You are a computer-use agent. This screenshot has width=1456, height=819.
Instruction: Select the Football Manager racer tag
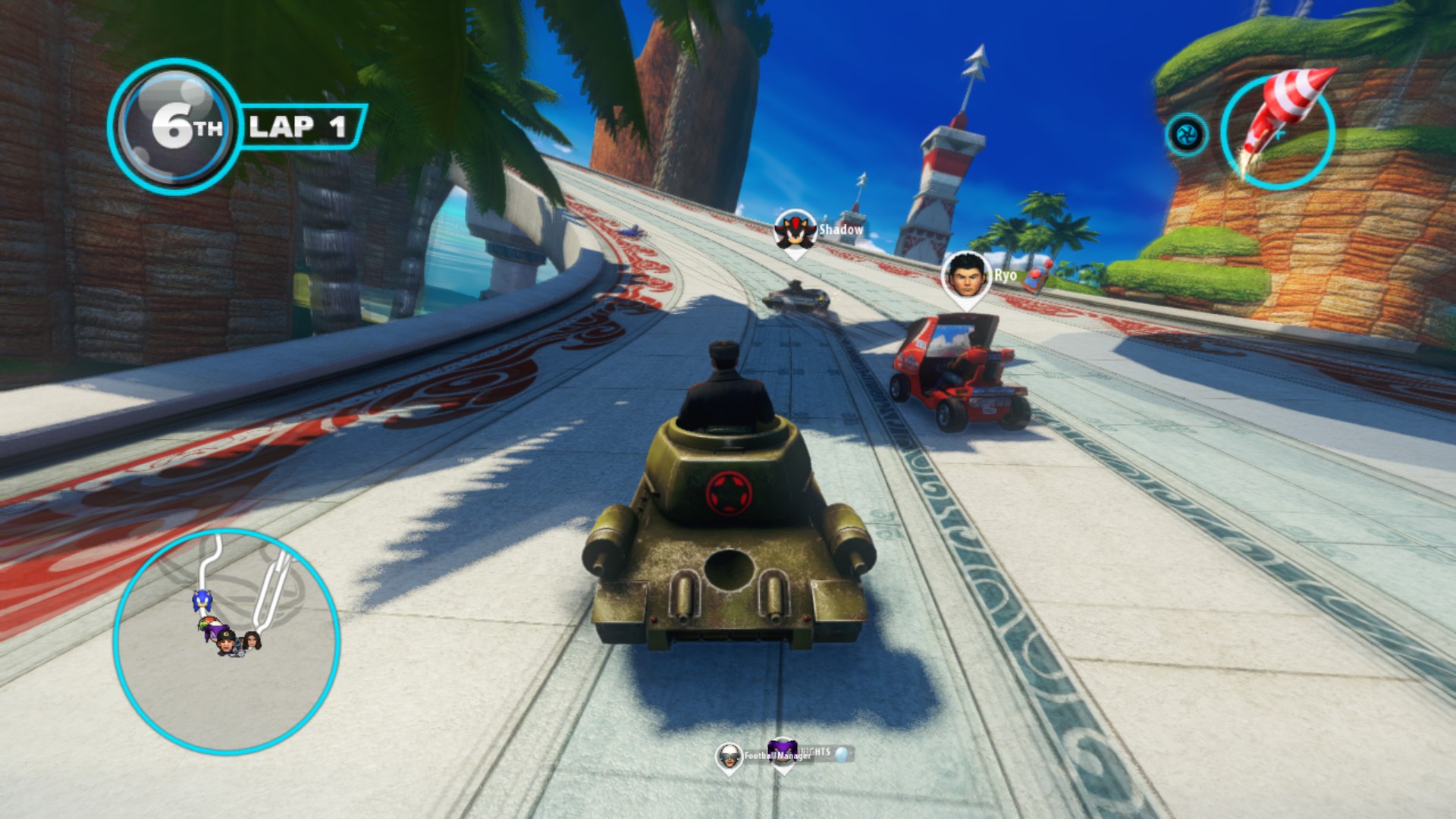tap(730, 755)
